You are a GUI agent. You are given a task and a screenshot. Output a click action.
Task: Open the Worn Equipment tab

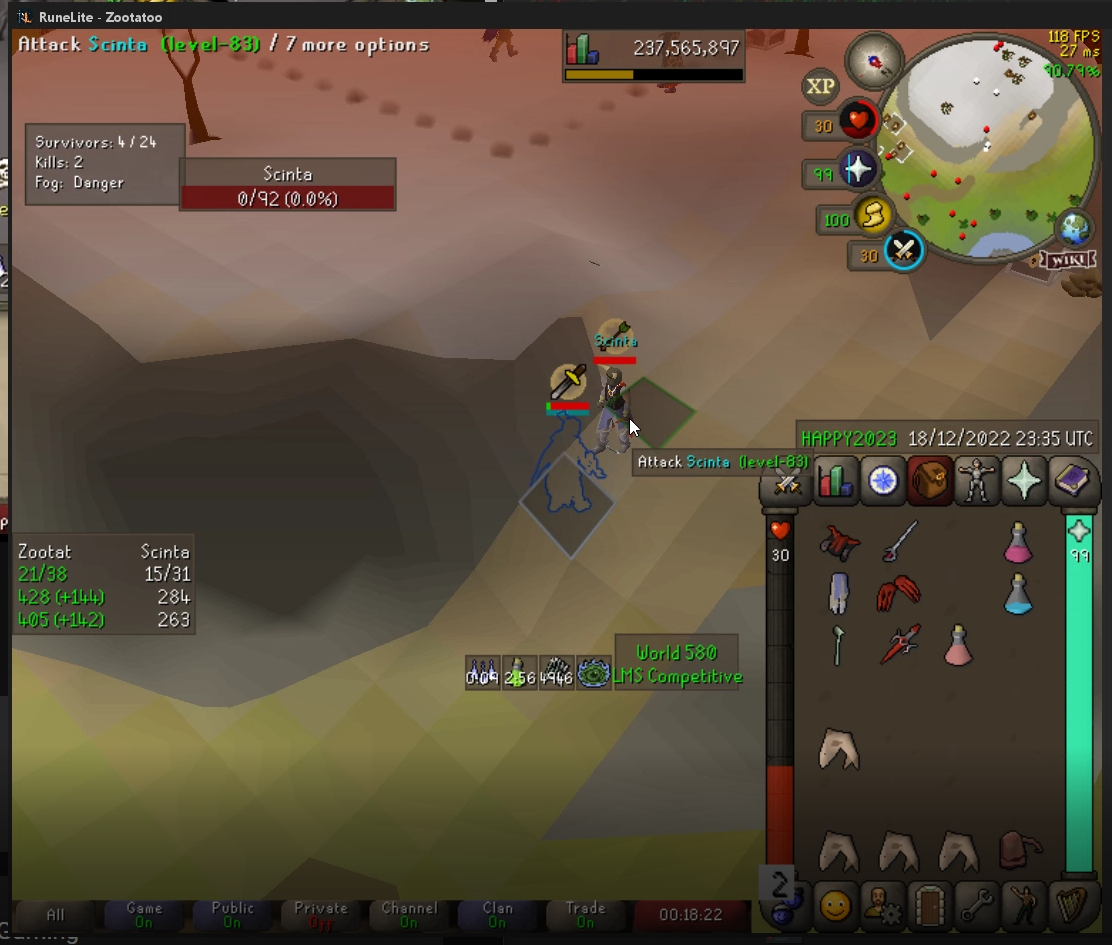(976, 481)
